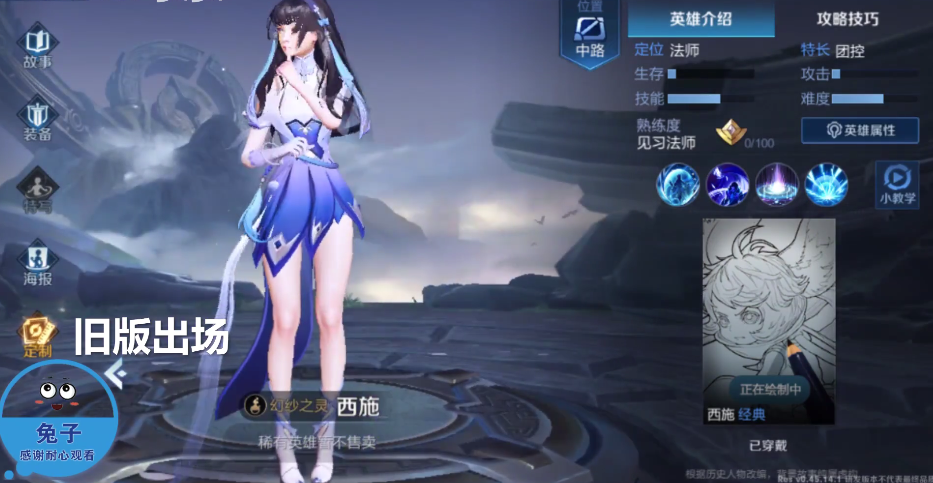Open the 小教学 tutorial video

pyautogui.click(x=897, y=184)
